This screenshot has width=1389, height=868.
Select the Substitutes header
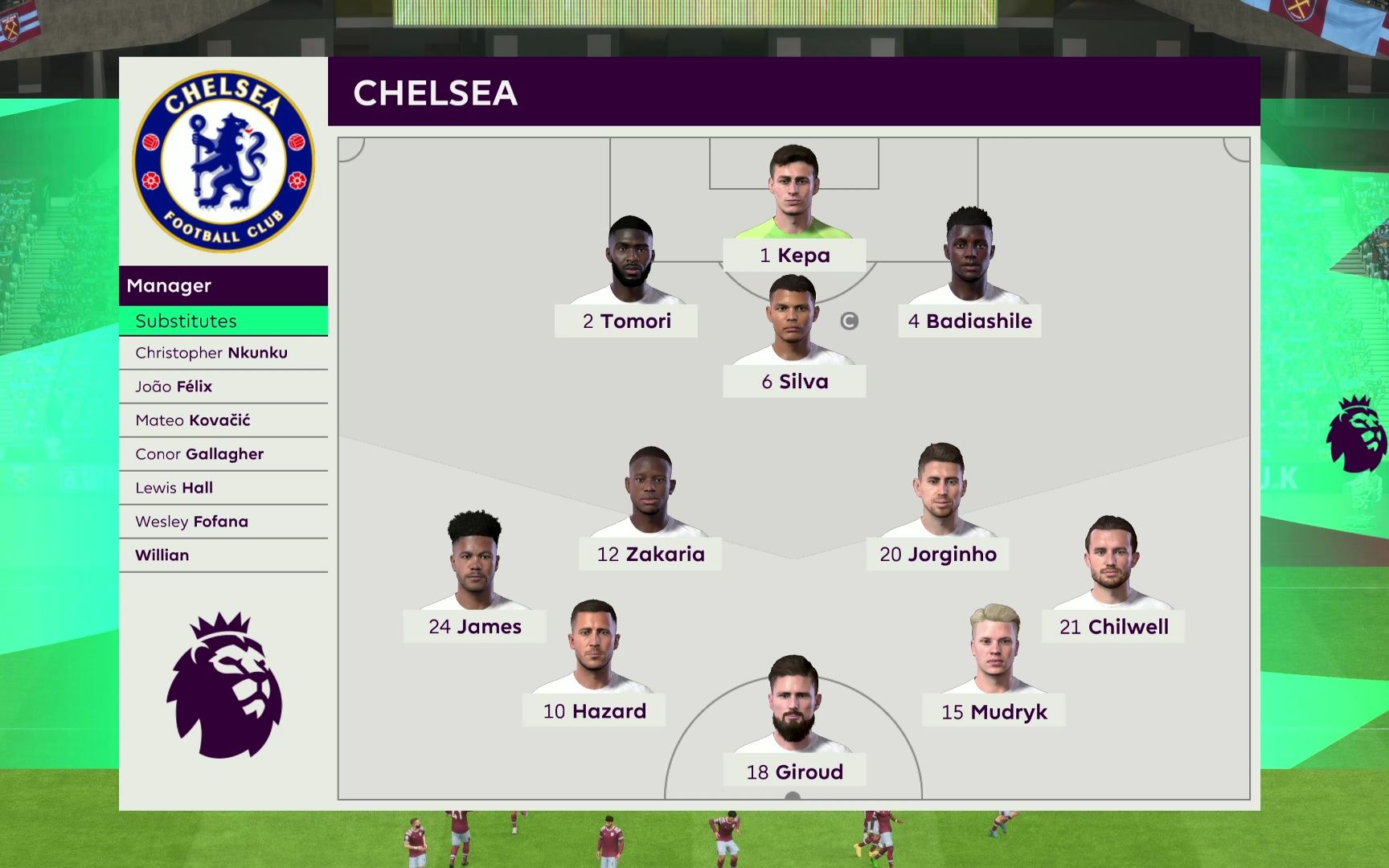[223, 321]
